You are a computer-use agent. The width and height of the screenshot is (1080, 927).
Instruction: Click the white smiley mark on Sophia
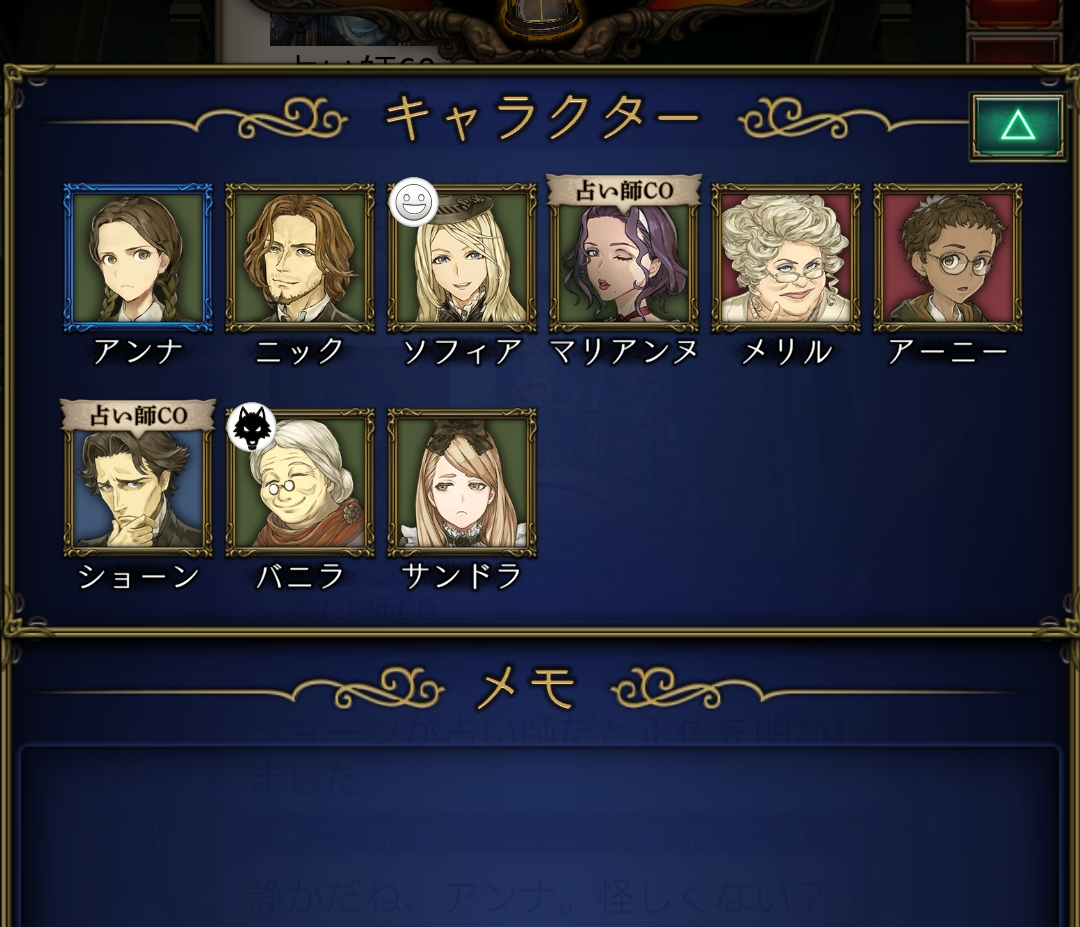click(413, 203)
